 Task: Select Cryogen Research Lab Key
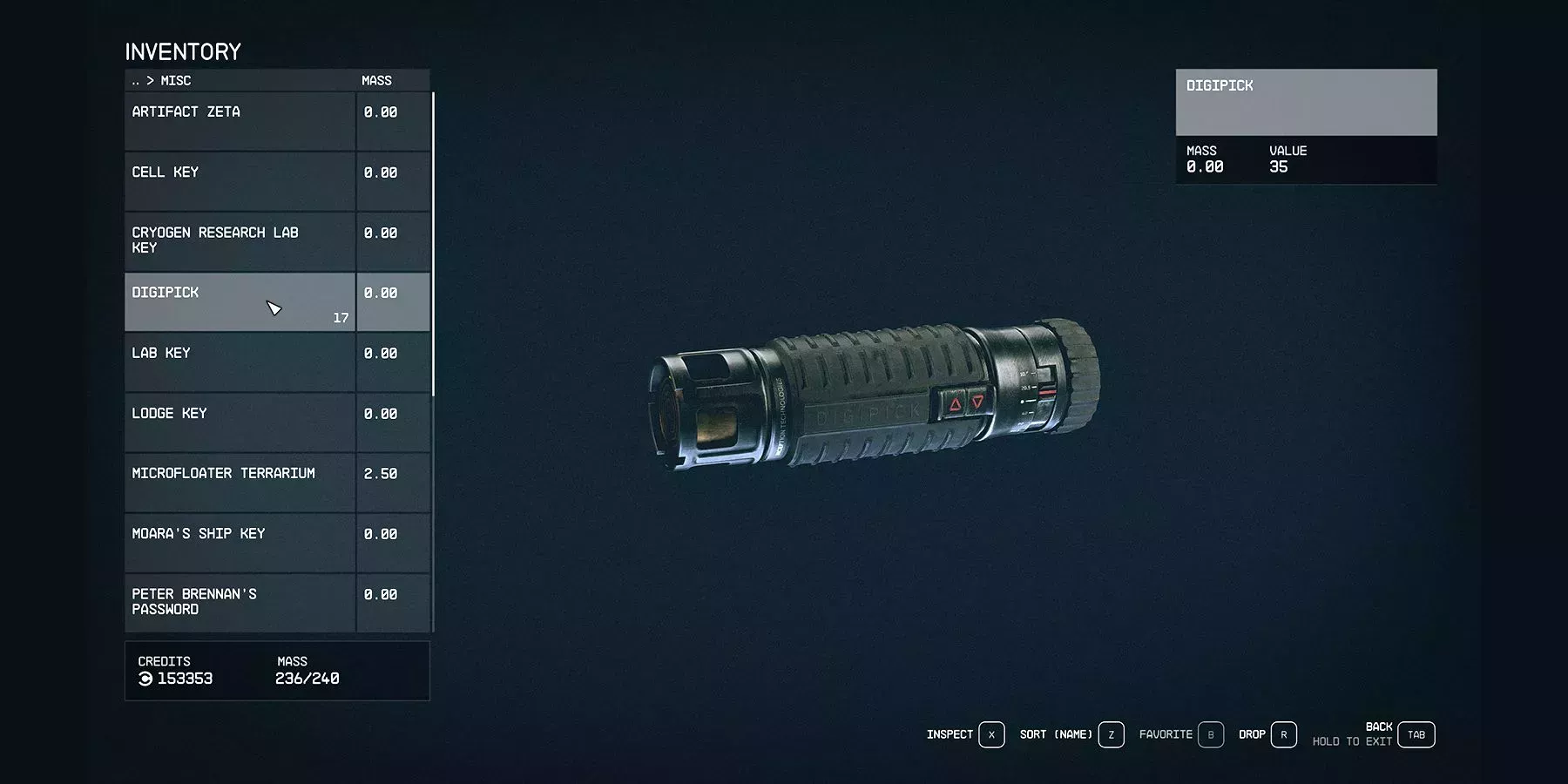[240, 241]
